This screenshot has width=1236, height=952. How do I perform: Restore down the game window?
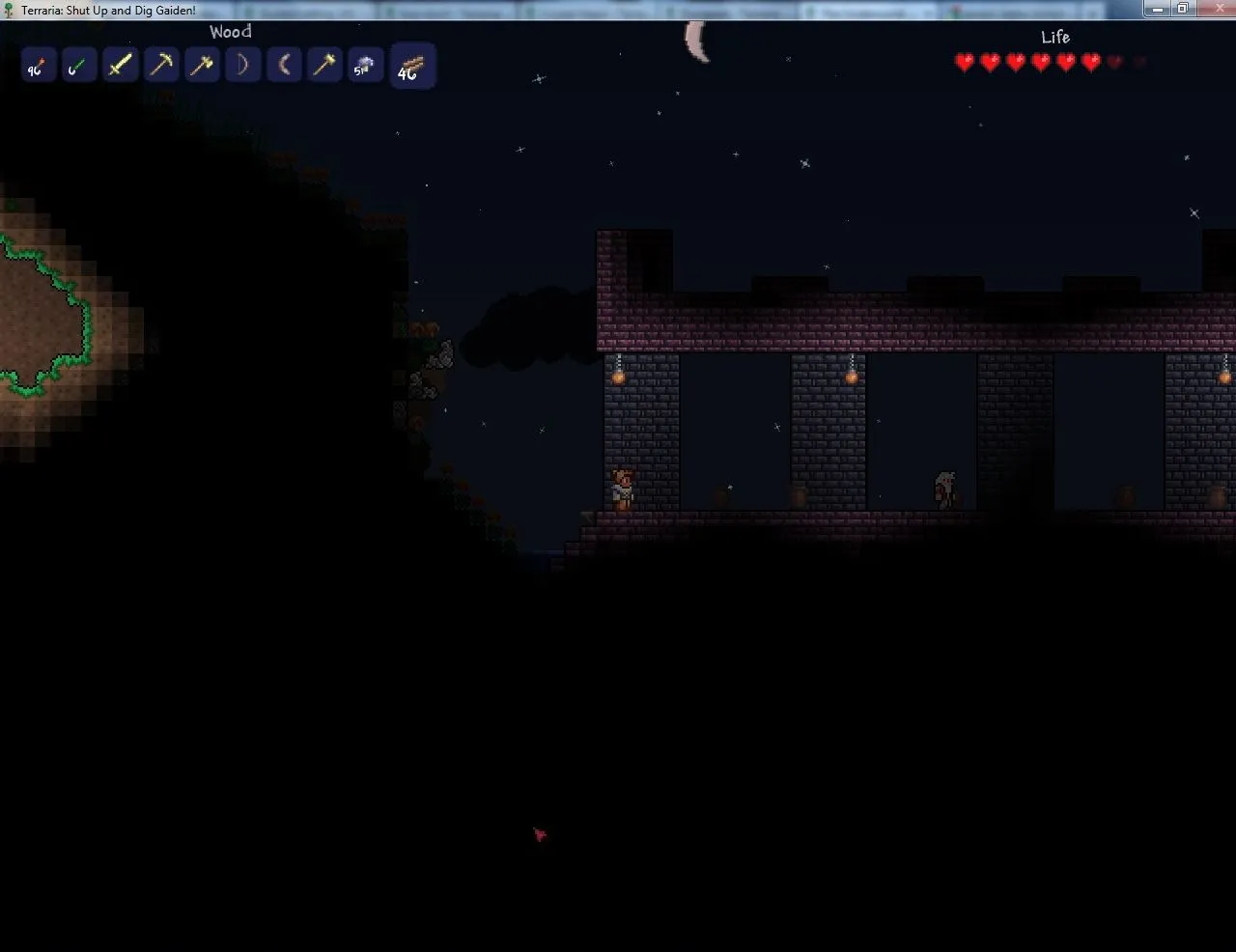(x=1182, y=9)
